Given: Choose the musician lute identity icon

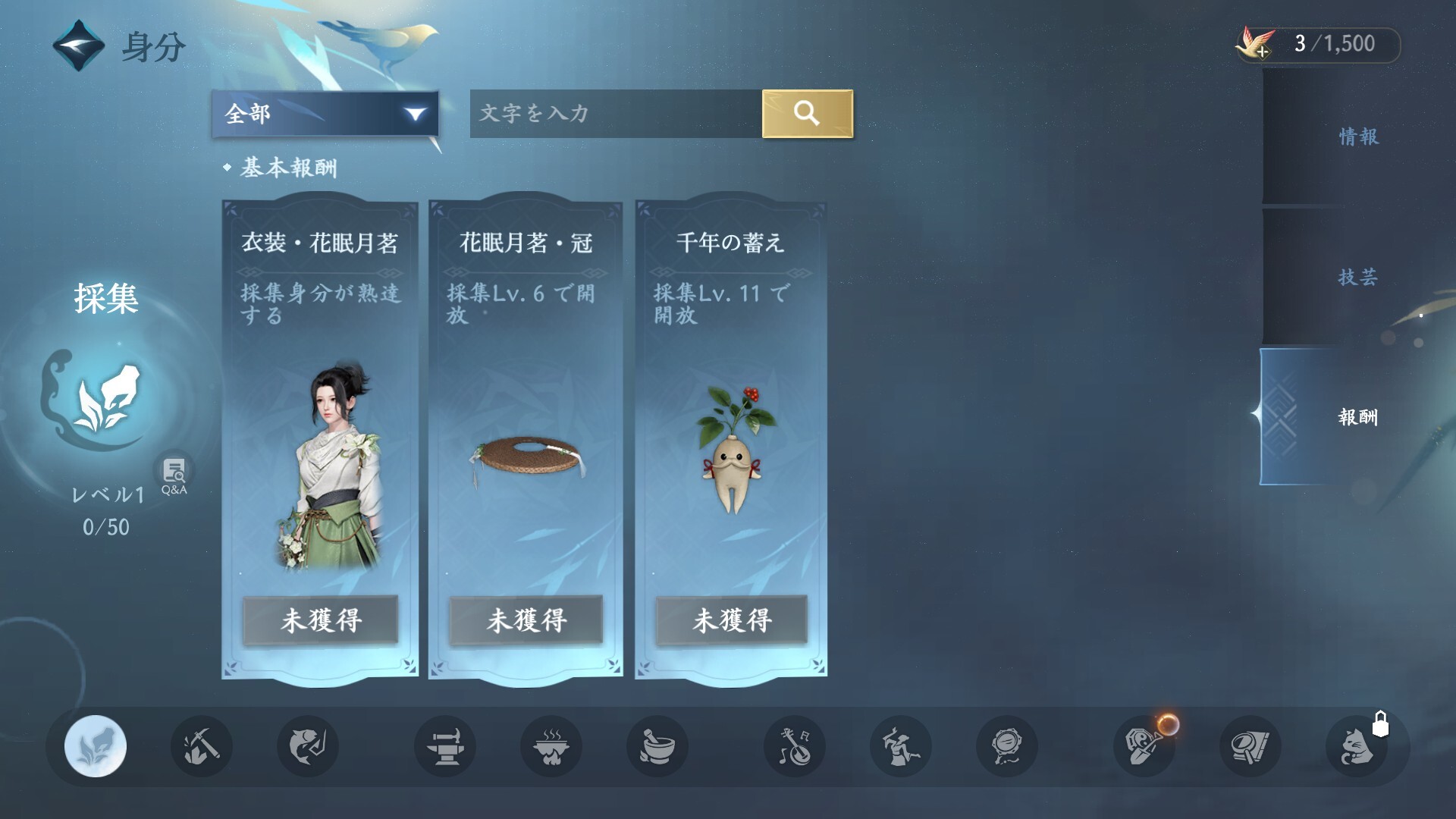Looking at the screenshot, I should pyautogui.click(x=795, y=746).
